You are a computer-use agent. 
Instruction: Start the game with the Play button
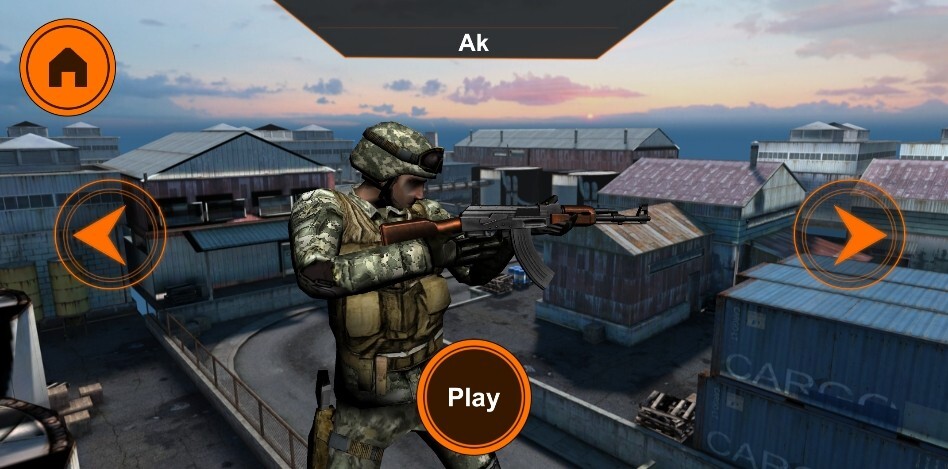[473, 397]
